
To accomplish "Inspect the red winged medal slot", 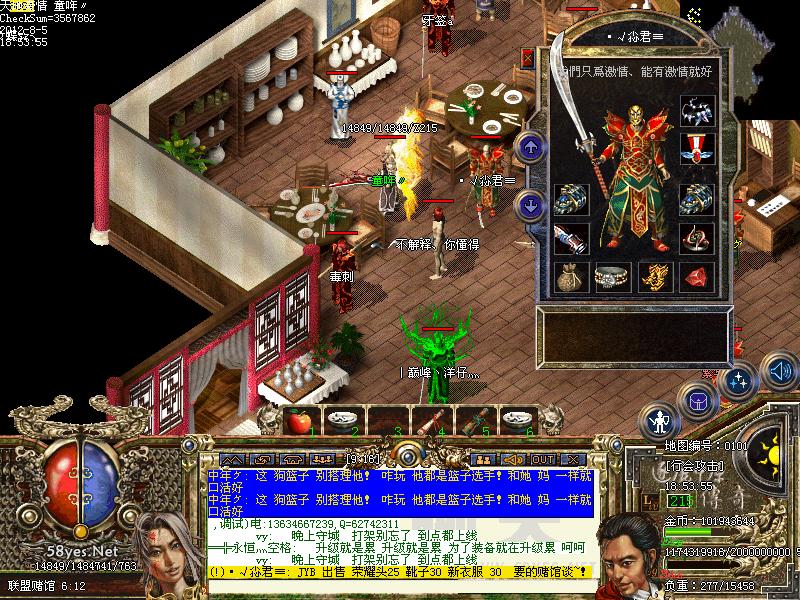I will [697, 148].
